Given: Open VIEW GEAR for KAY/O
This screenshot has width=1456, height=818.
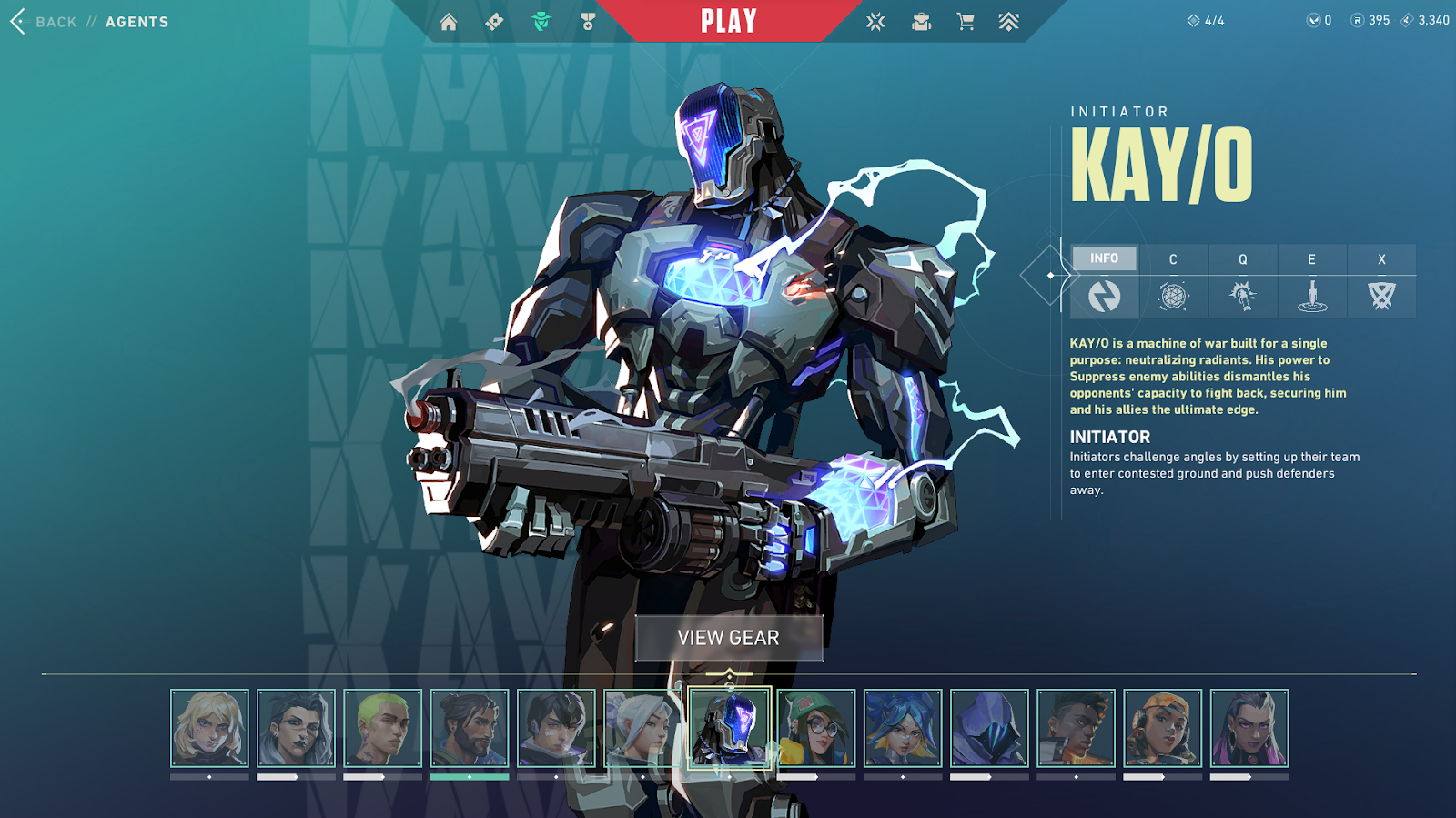Looking at the screenshot, I should (729, 638).
